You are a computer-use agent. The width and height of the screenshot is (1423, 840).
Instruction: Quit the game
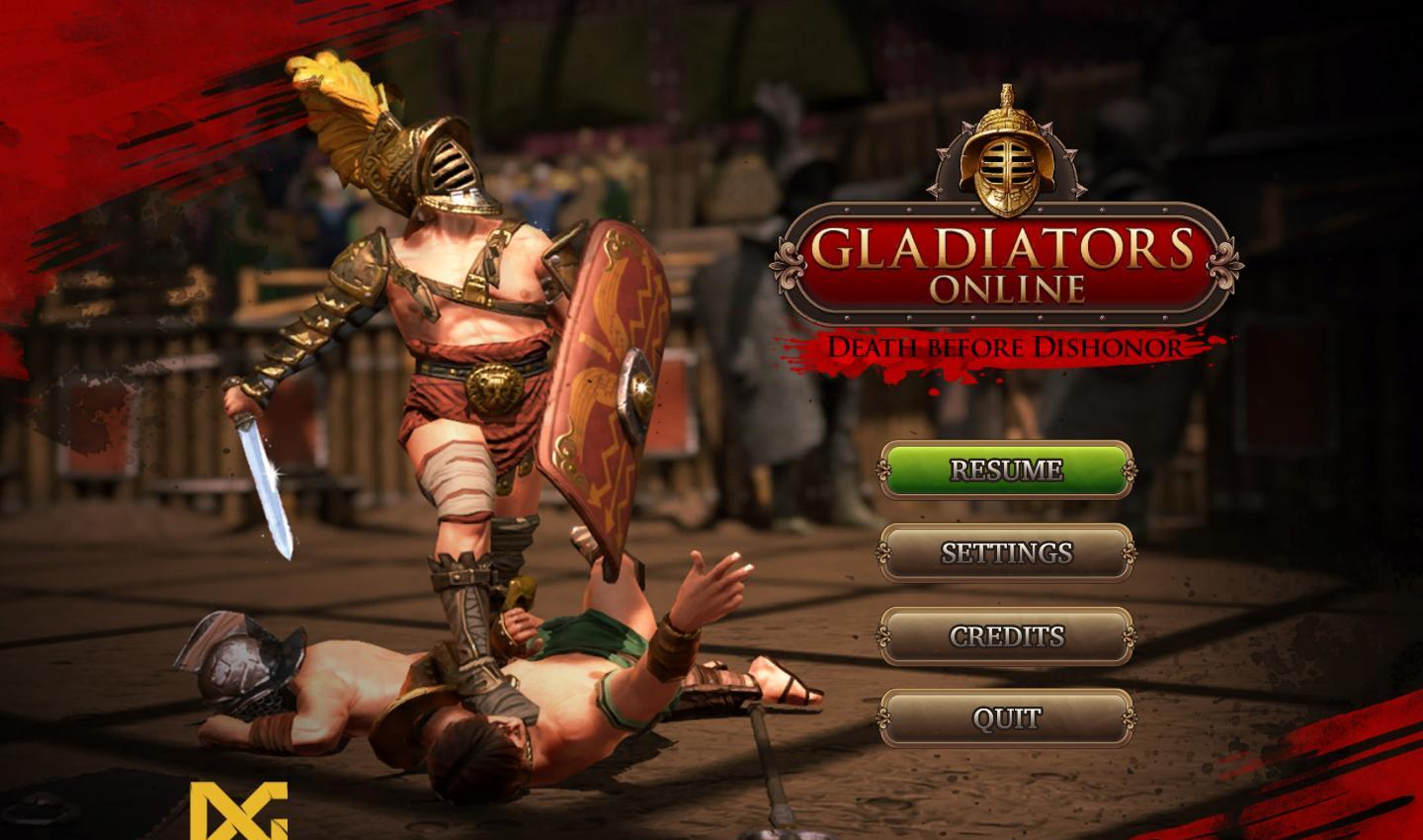[x=1006, y=717]
